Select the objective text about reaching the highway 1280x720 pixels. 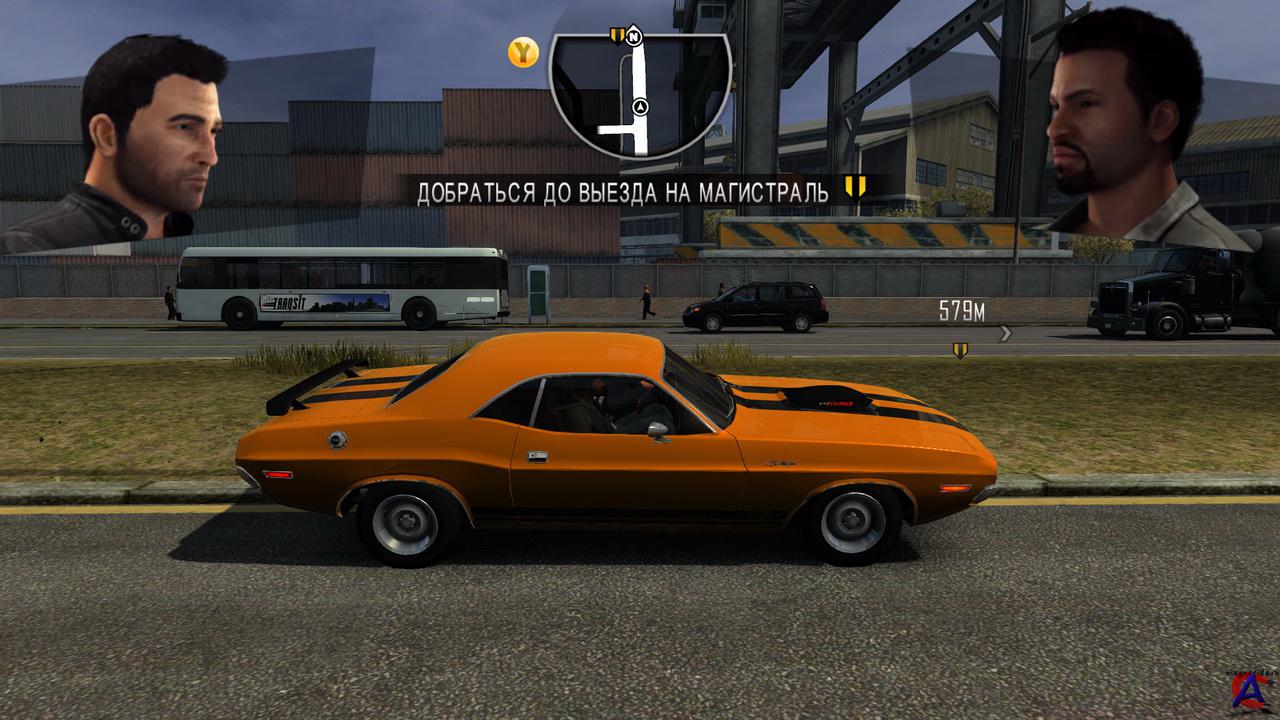click(622, 192)
